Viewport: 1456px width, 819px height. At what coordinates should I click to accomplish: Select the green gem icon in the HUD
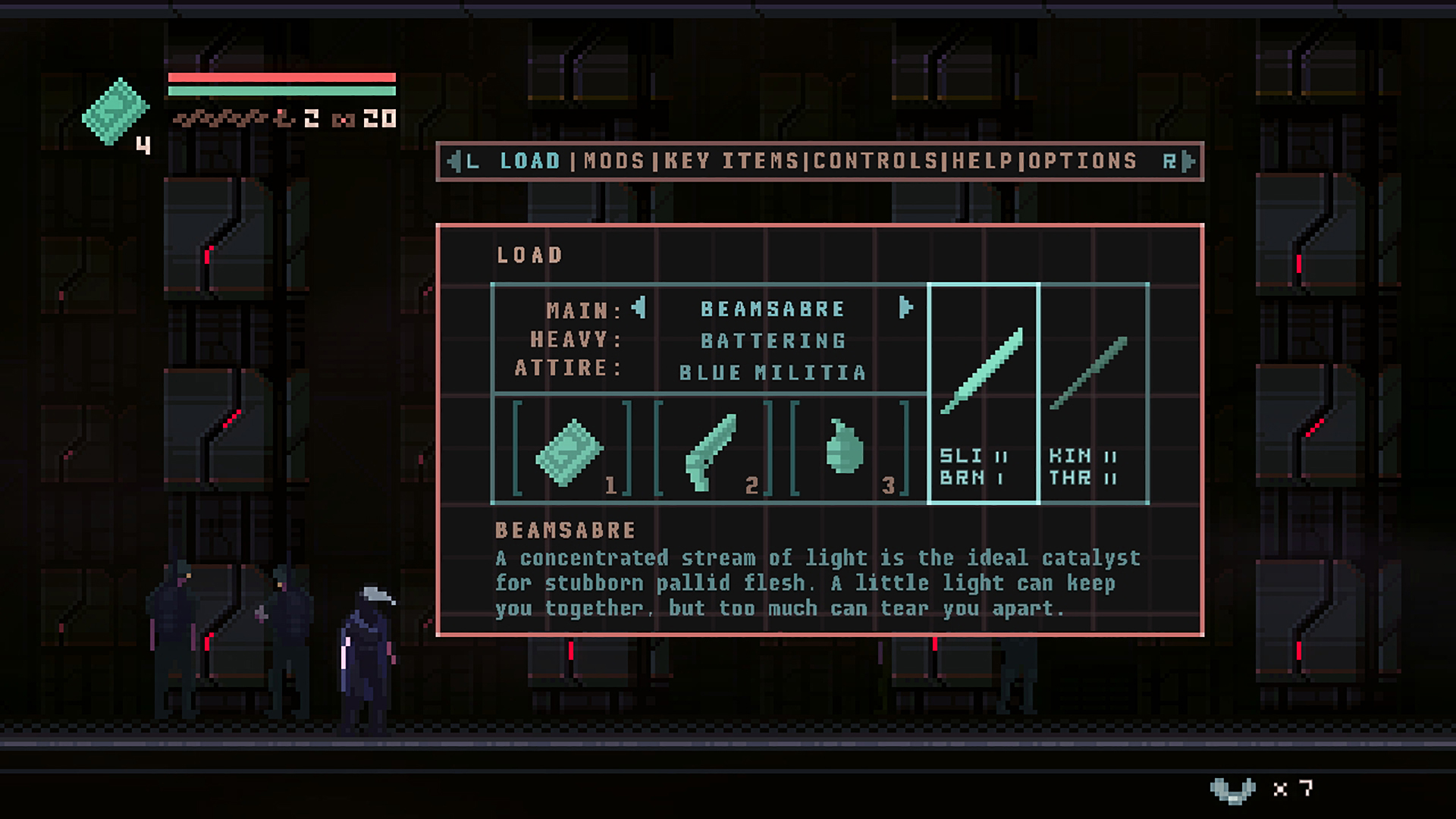115,112
